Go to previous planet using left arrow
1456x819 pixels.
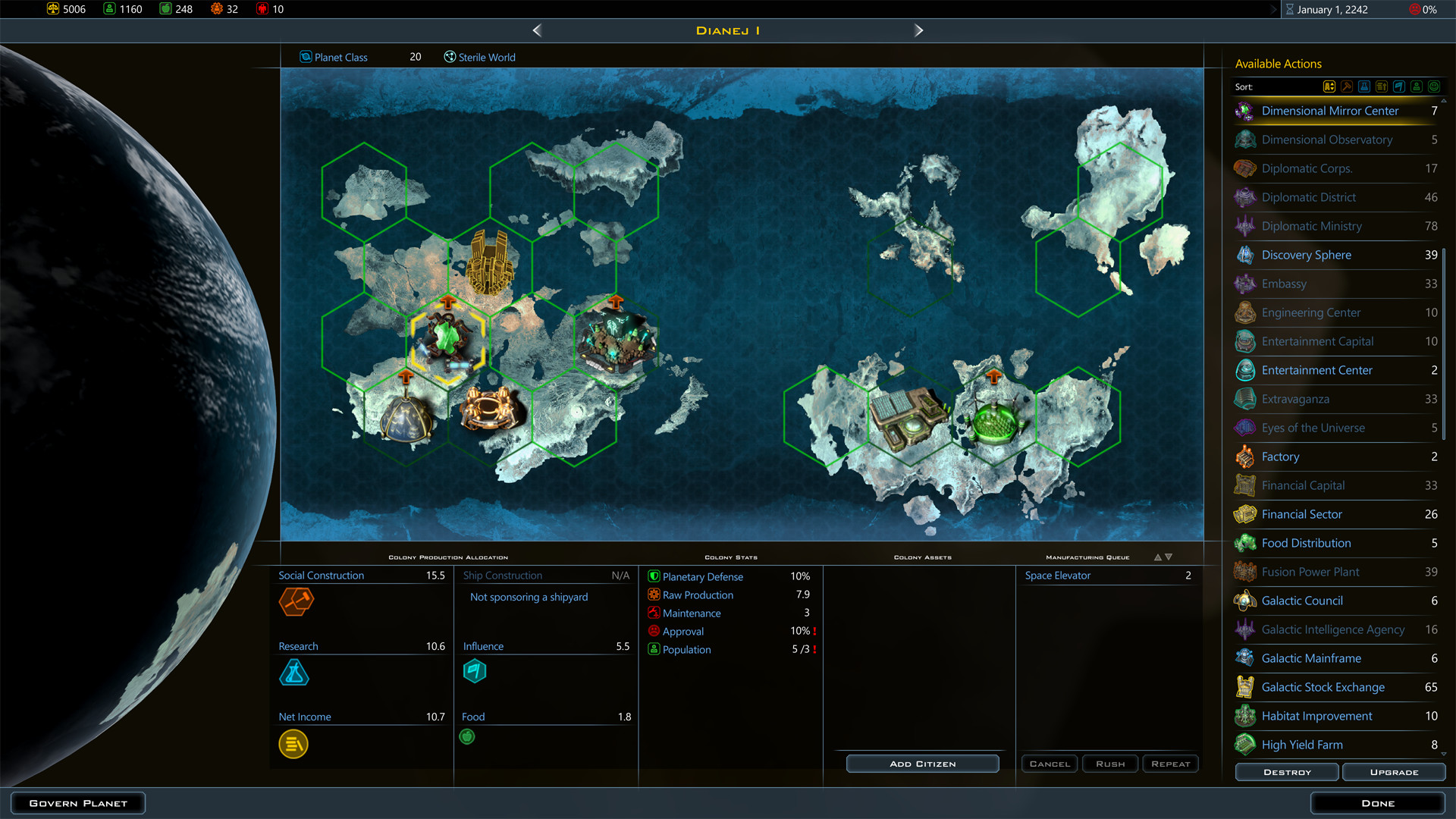(x=537, y=30)
